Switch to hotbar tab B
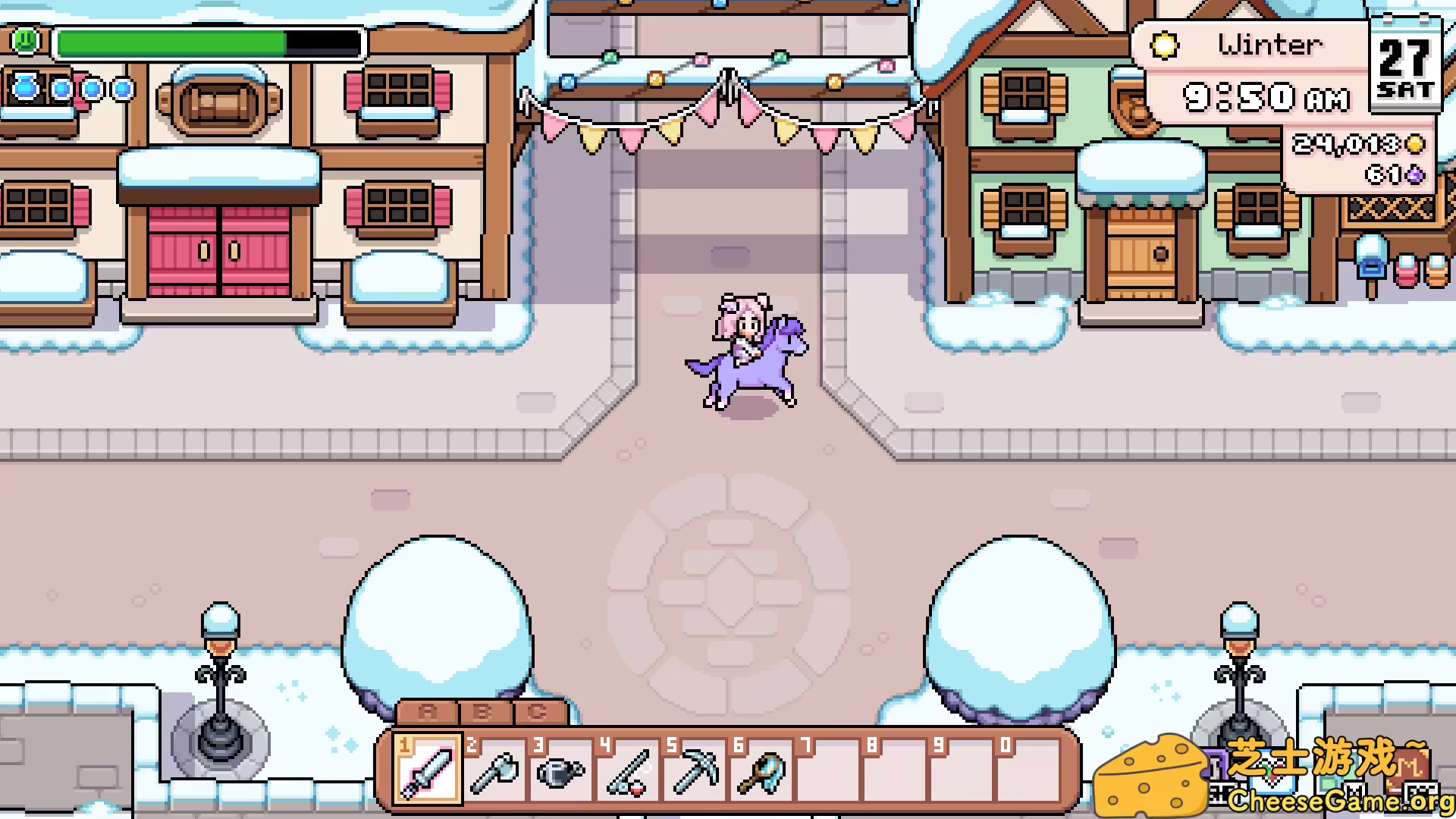This screenshot has width=1456, height=819. pos(485,713)
